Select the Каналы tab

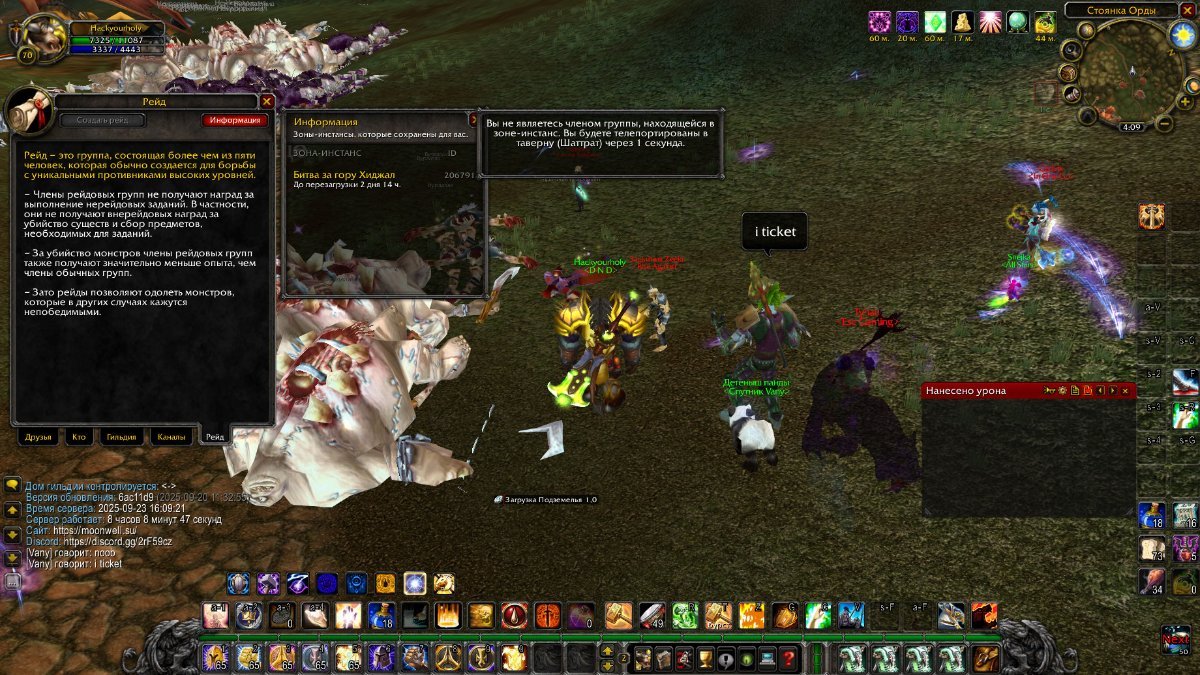(170, 437)
